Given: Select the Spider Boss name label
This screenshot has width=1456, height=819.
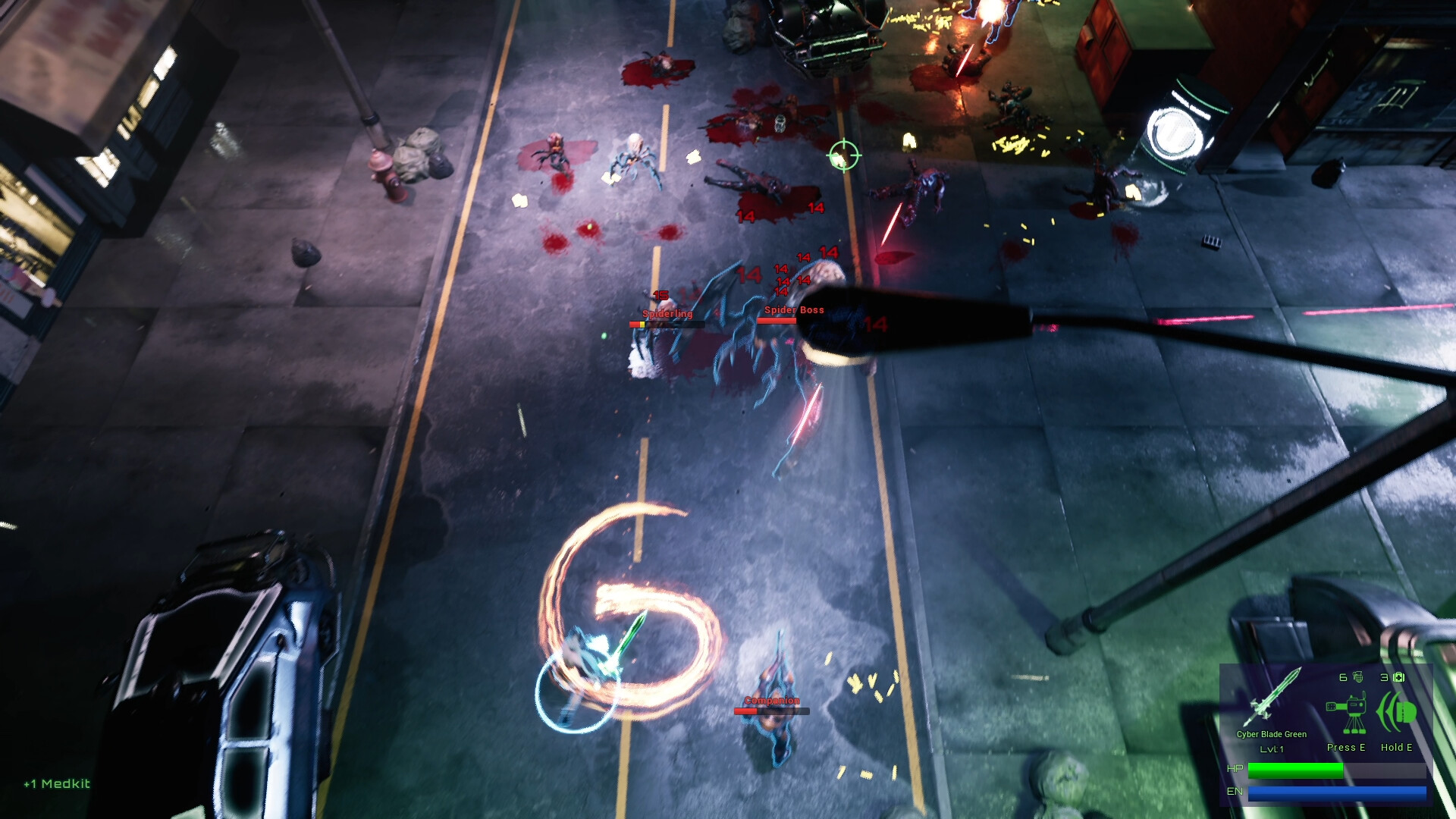Looking at the screenshot, I should tap(794, 309).
